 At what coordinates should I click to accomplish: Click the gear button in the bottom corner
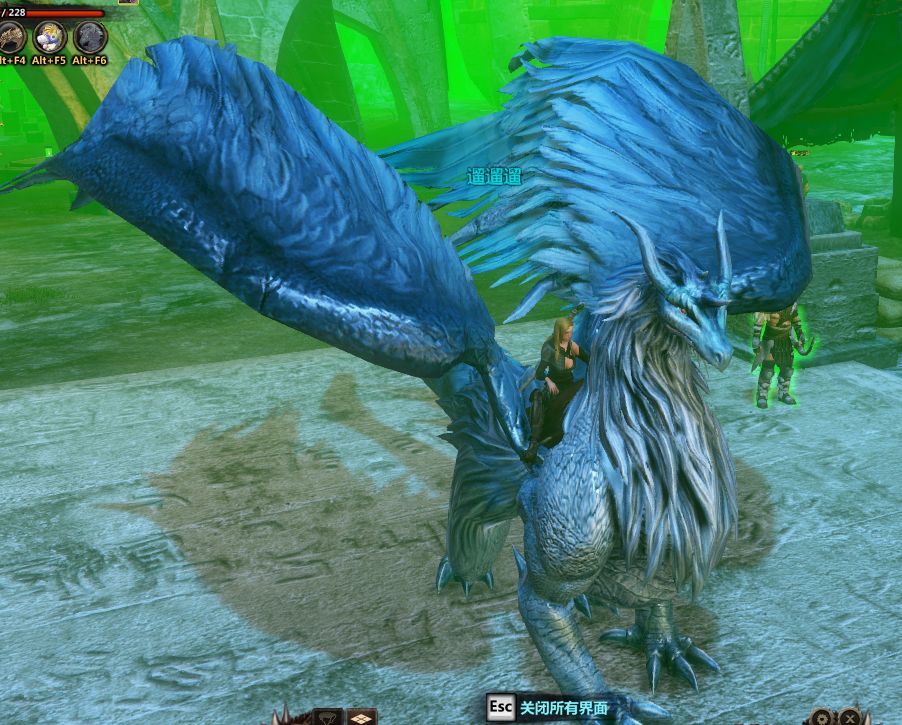click(822, 717)
